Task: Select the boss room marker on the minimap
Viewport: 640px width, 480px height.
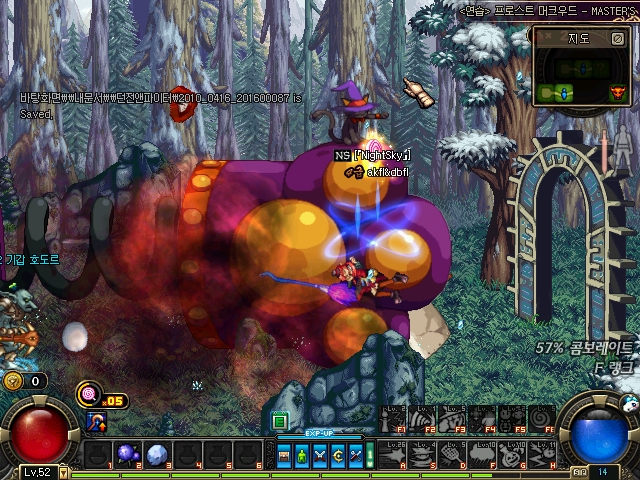Action: 617,93
